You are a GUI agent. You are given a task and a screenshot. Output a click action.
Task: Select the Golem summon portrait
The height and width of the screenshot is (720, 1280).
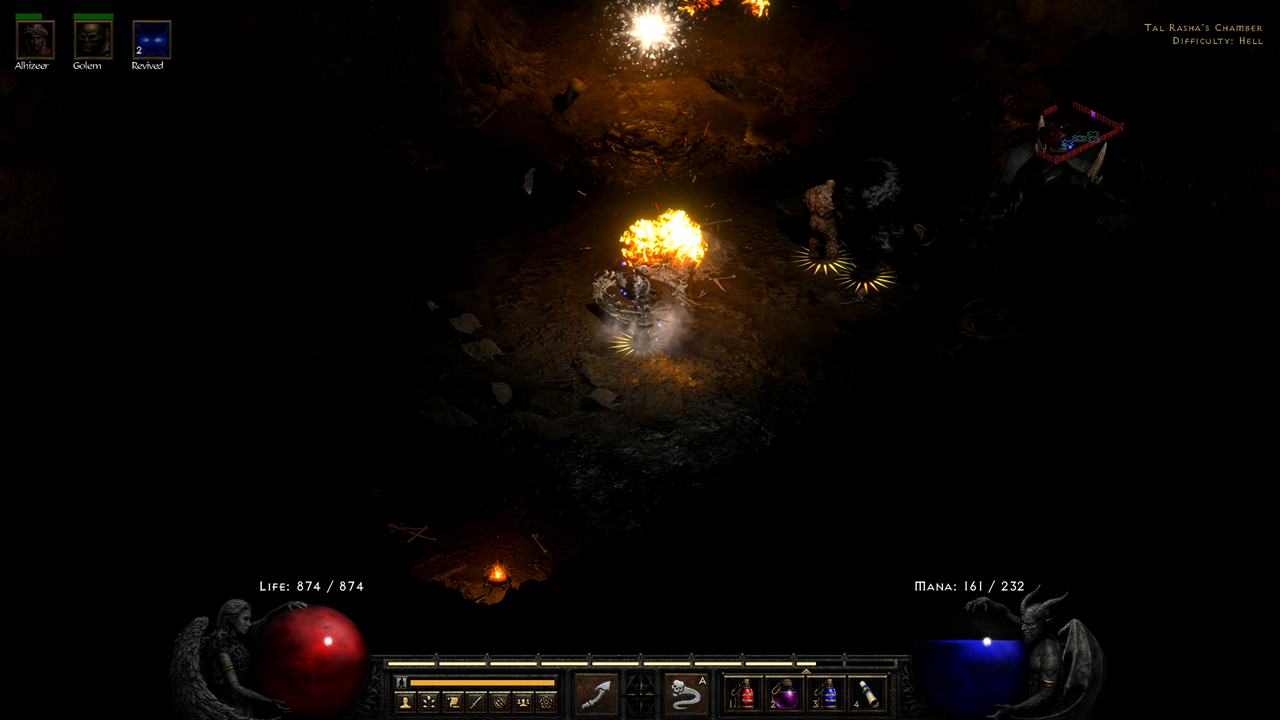click(x=92, y=38)
